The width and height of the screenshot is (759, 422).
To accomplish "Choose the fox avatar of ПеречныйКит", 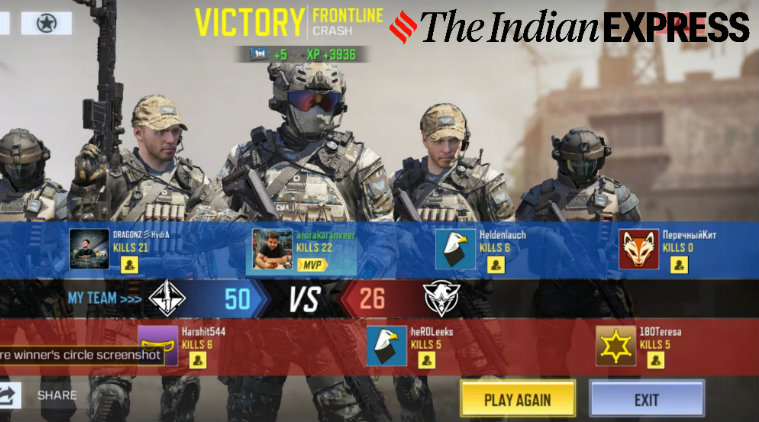I will click(639, 250).
